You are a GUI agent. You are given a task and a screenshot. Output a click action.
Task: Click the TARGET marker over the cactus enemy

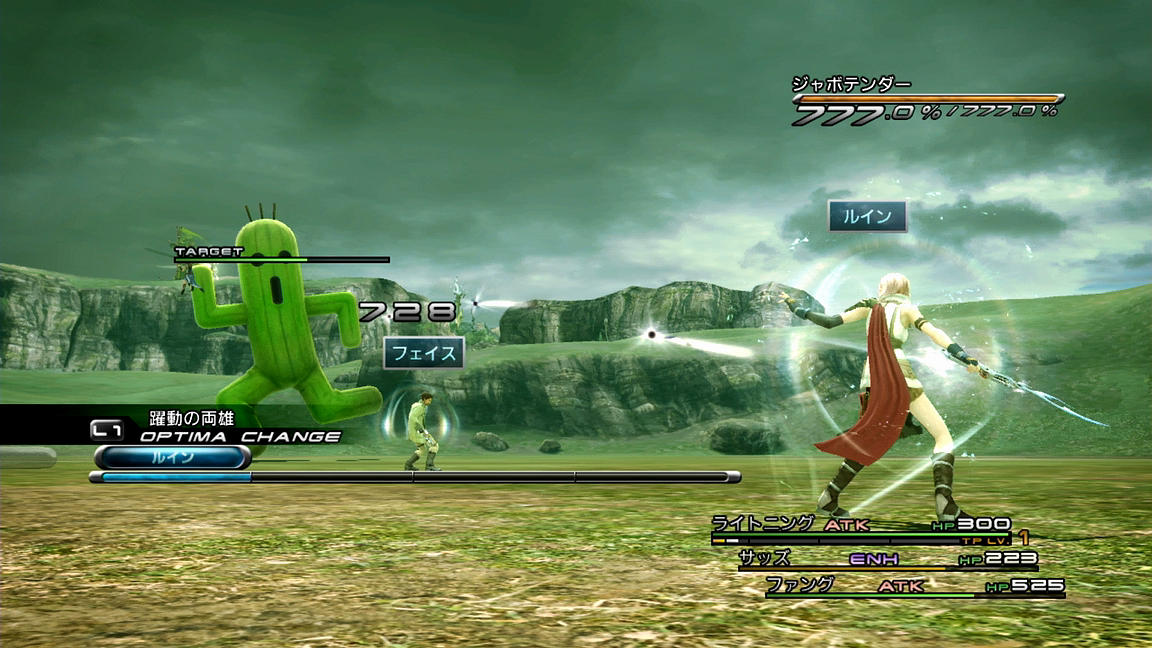[209, 252]
